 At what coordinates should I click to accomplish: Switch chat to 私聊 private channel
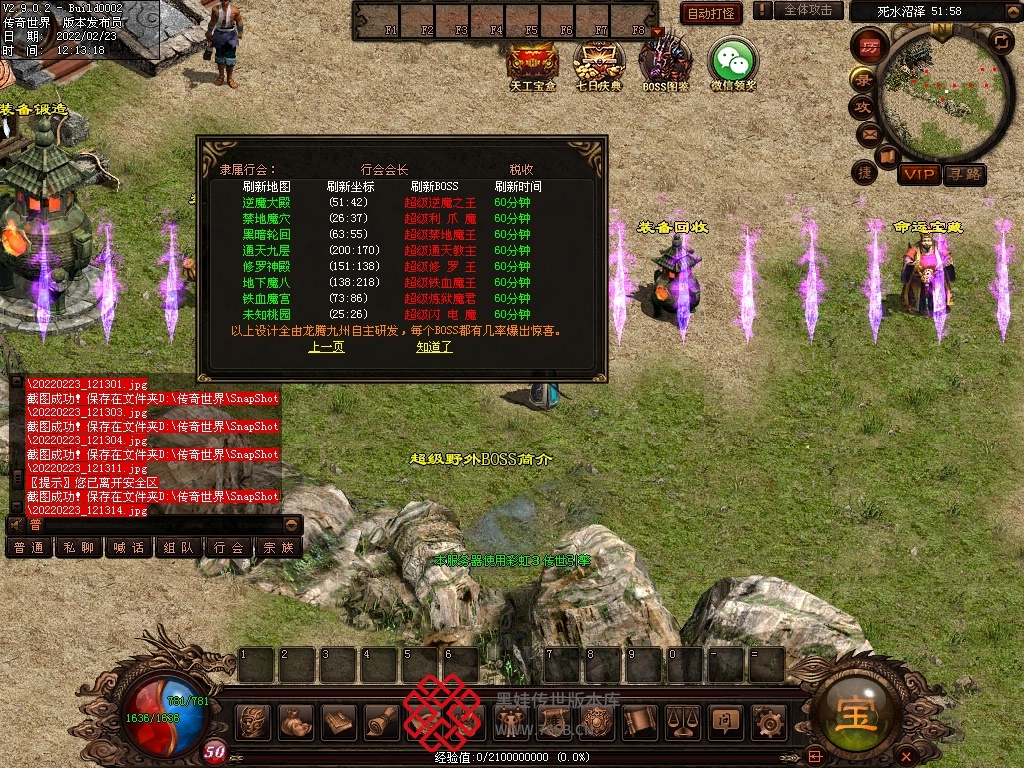[x=79, y=548]
